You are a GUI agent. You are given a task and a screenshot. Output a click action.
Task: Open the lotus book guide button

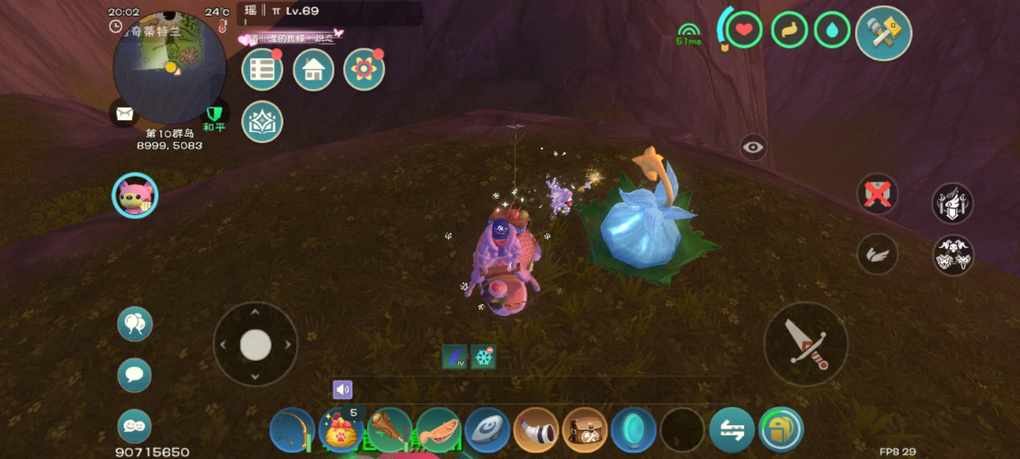(262, 121)
